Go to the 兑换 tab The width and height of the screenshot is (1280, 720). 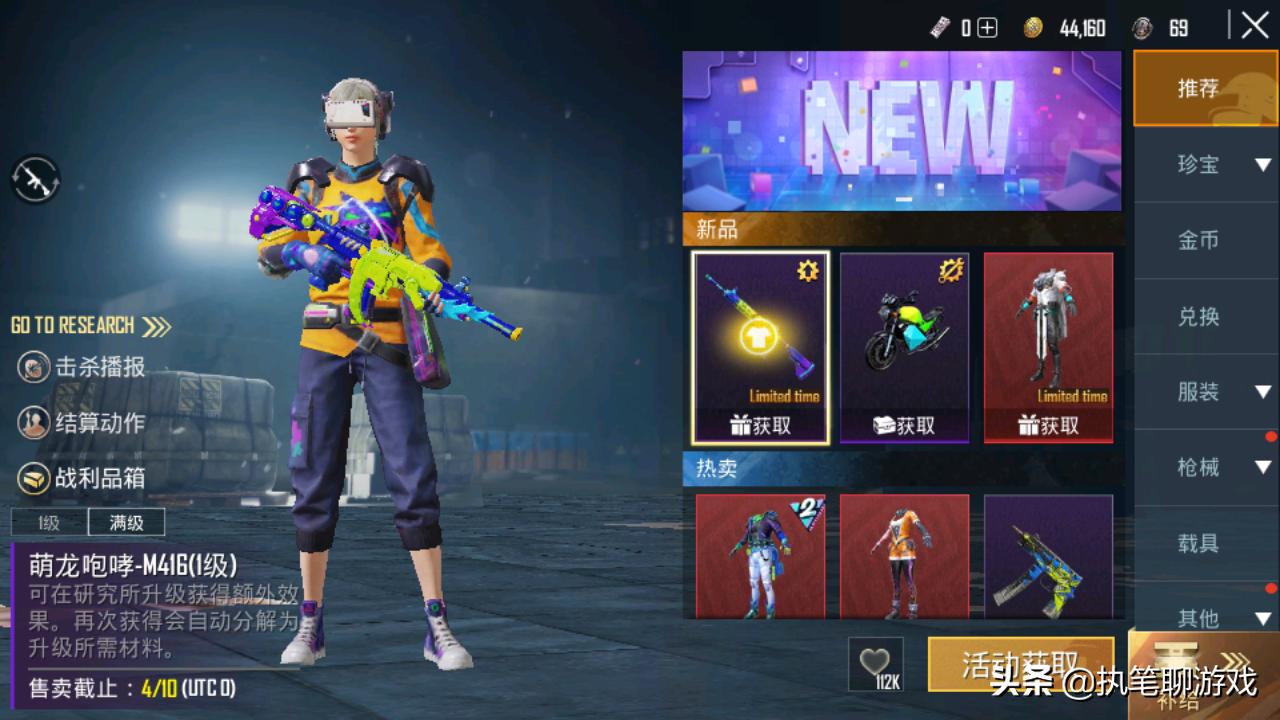click(x=1199, y=316)
